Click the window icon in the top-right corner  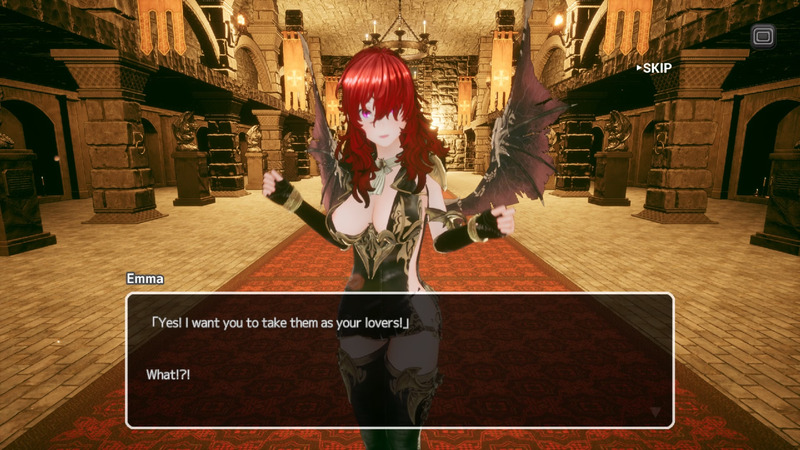pyautogui.click(x=763, y=37)
